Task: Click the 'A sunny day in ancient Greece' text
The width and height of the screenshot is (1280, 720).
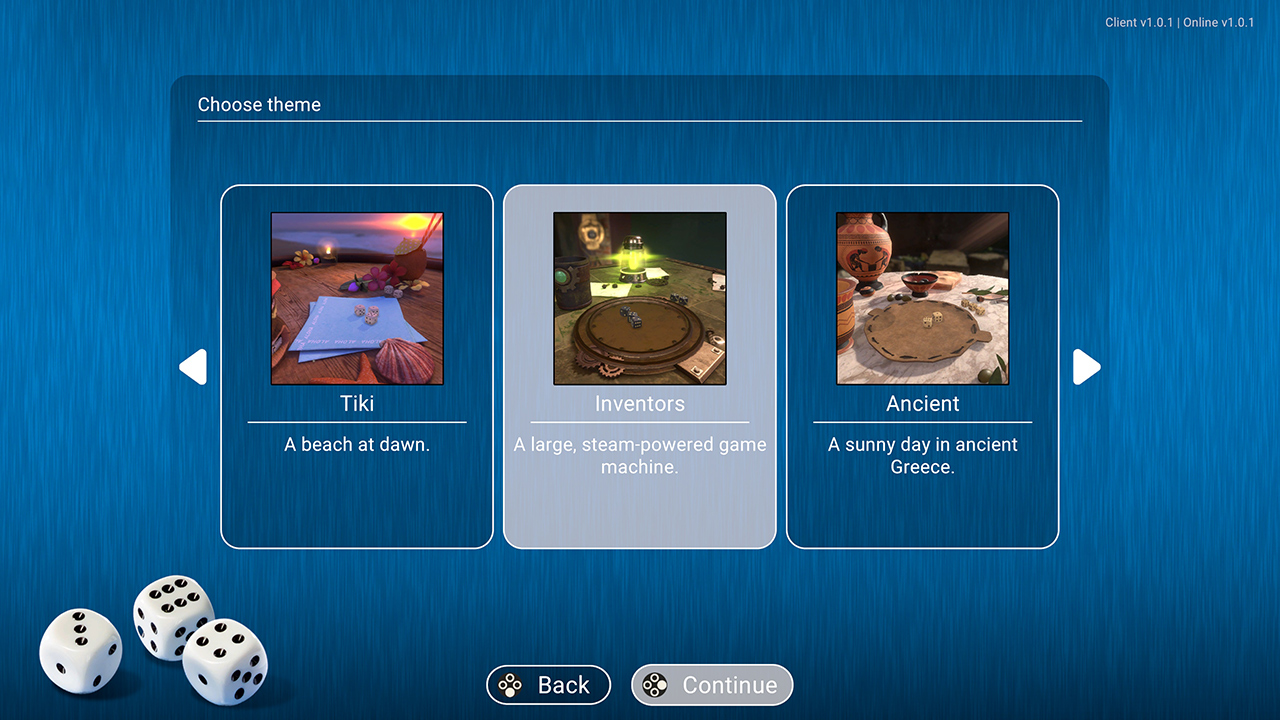Action: (x=922, y=455)
